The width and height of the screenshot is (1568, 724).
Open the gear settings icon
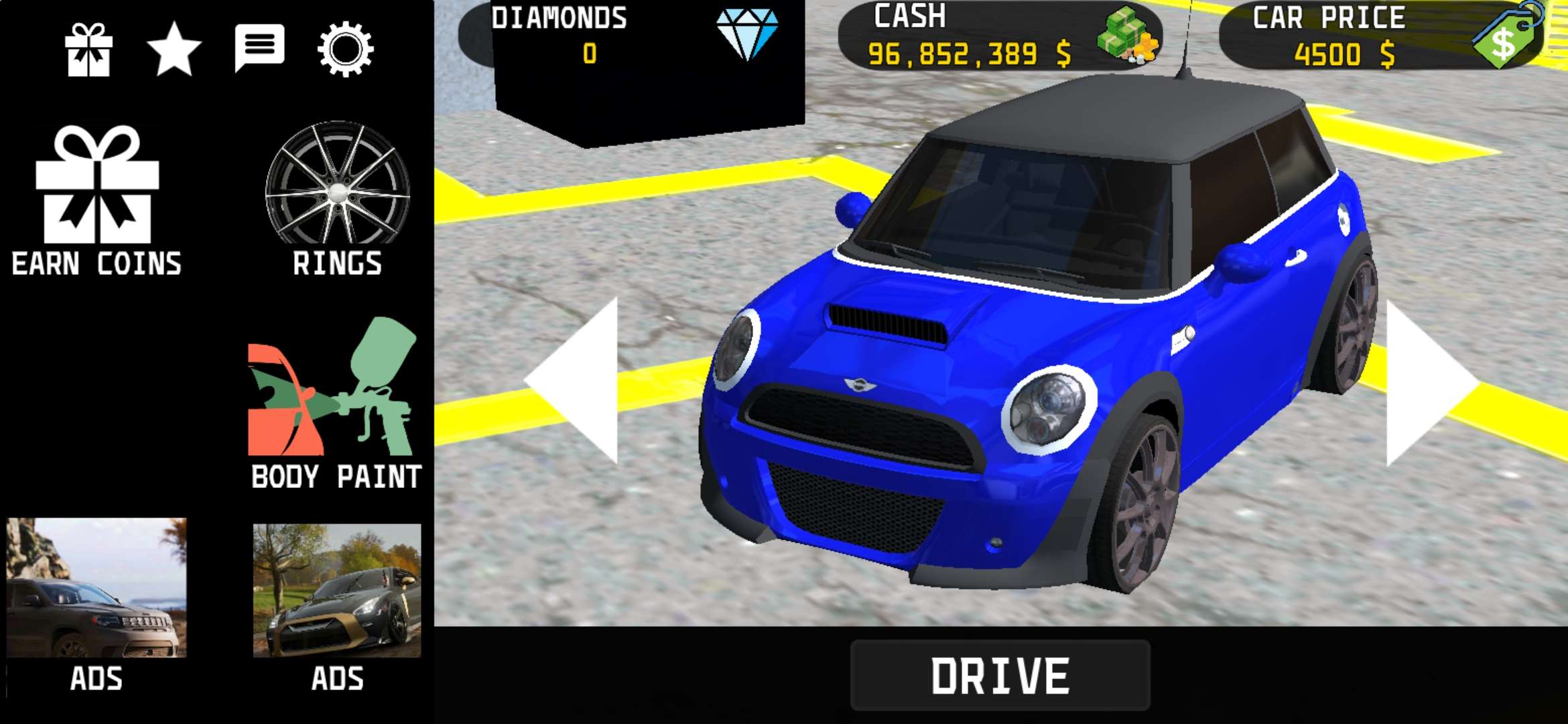tap(345, 48)
